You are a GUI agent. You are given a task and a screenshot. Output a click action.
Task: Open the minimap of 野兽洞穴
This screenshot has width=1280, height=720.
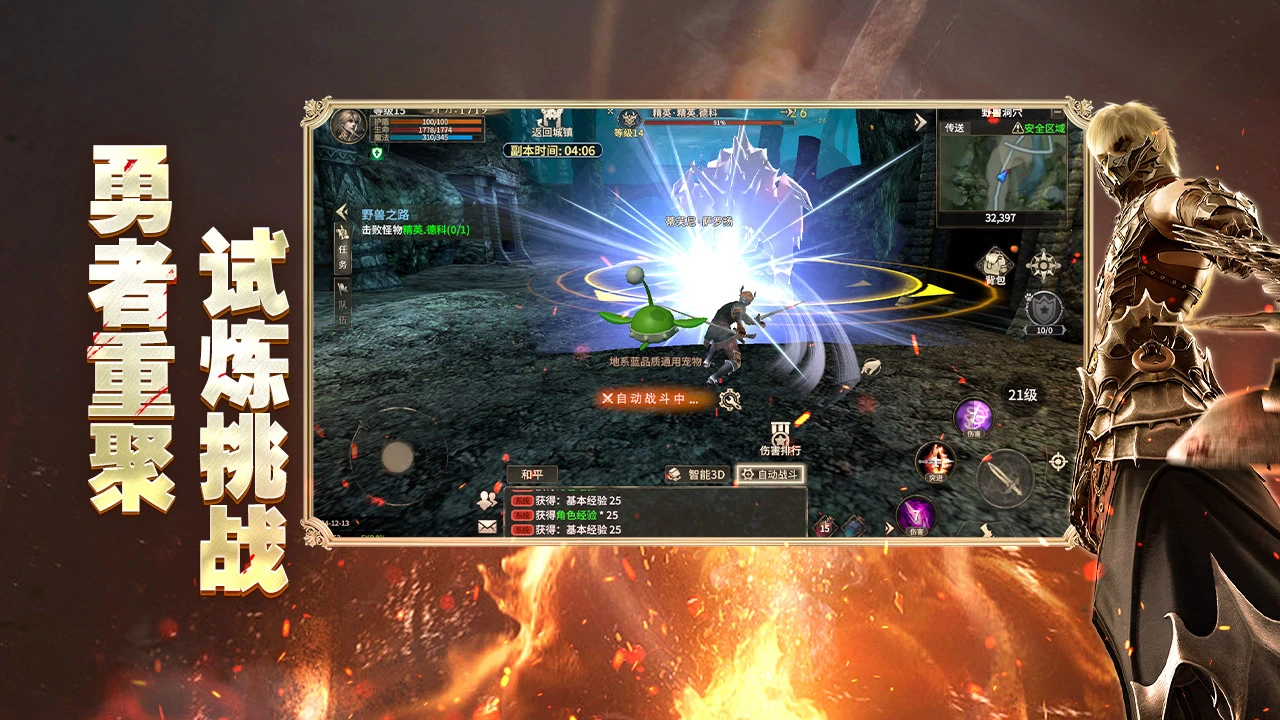(x=1002, y=172)
